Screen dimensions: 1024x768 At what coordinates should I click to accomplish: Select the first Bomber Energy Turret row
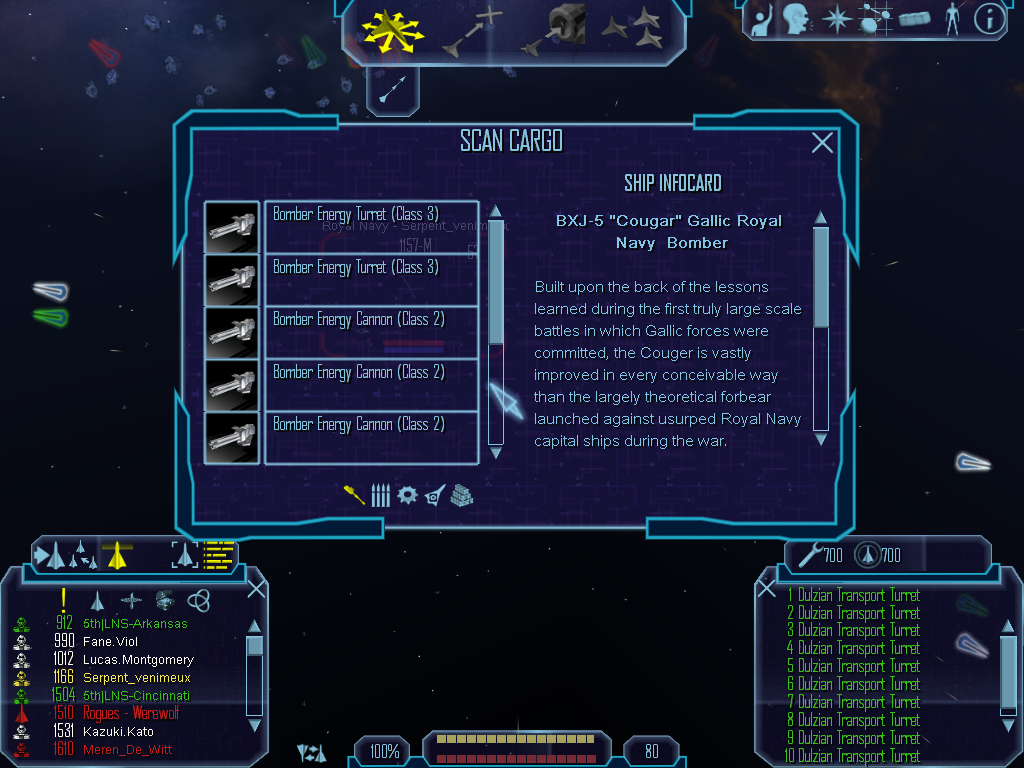tap(371, 227)
